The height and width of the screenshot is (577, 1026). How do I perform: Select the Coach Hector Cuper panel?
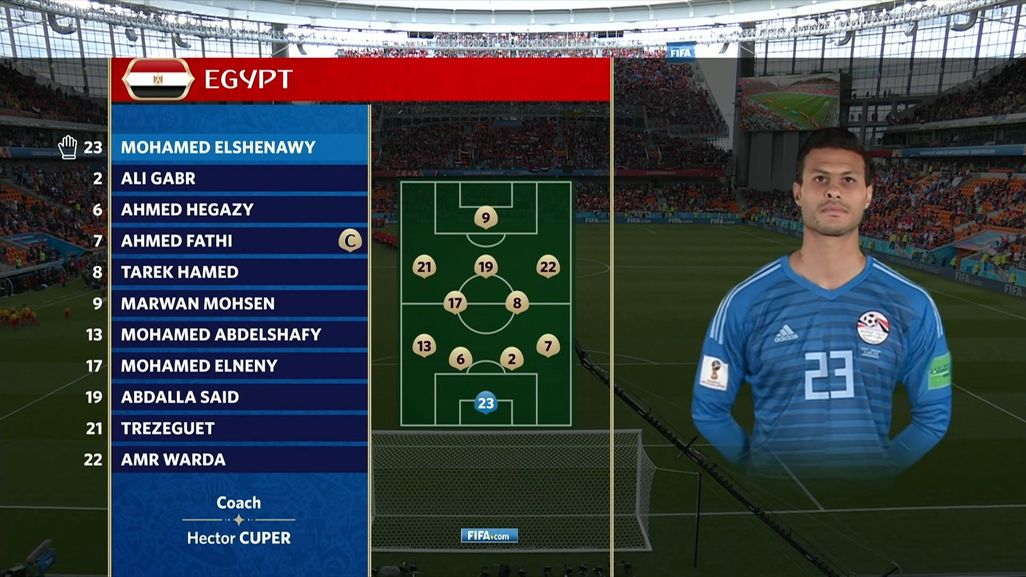[x=238, y=520]
